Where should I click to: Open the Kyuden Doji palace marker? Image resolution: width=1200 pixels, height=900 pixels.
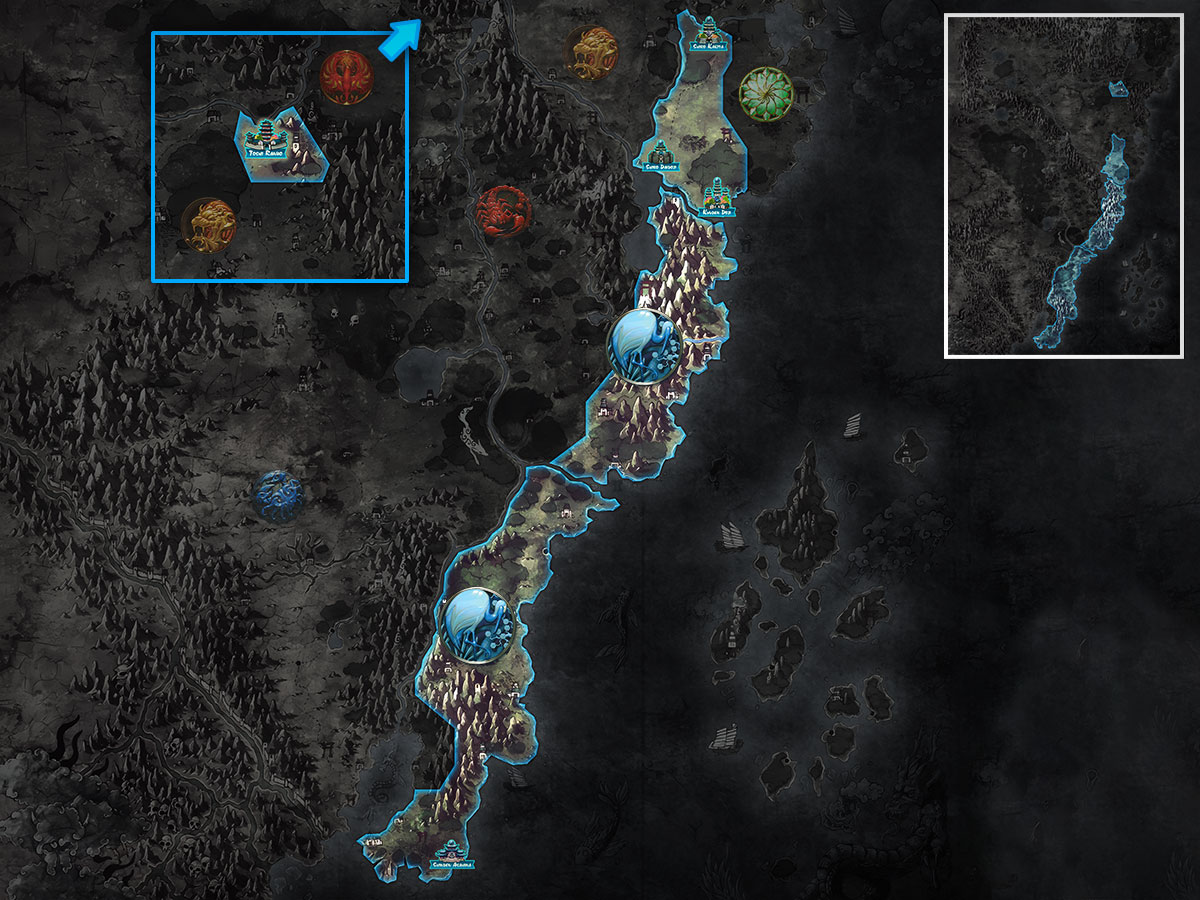(716, 197)
